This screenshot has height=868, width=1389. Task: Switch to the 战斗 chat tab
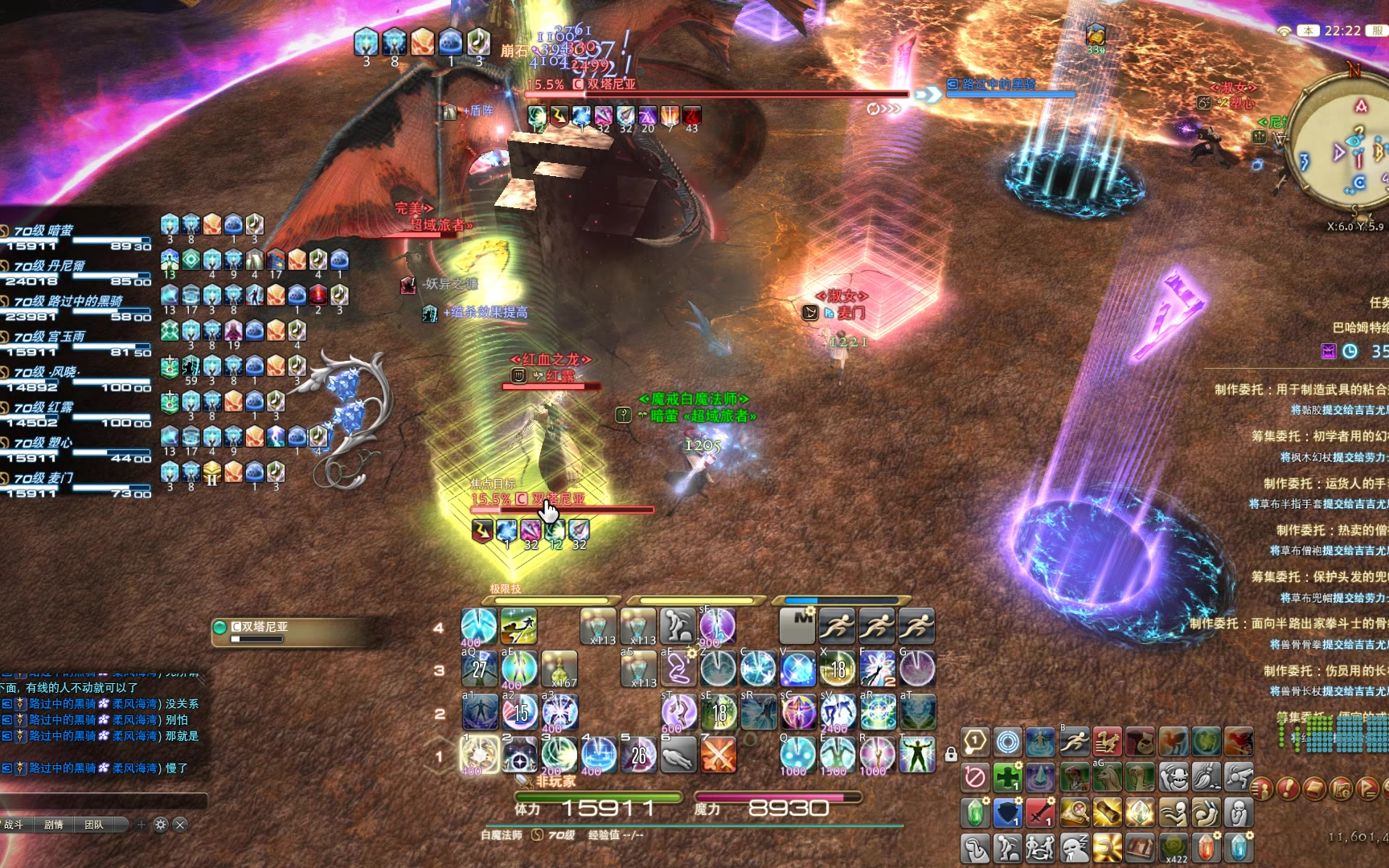(x=14, y=825)
